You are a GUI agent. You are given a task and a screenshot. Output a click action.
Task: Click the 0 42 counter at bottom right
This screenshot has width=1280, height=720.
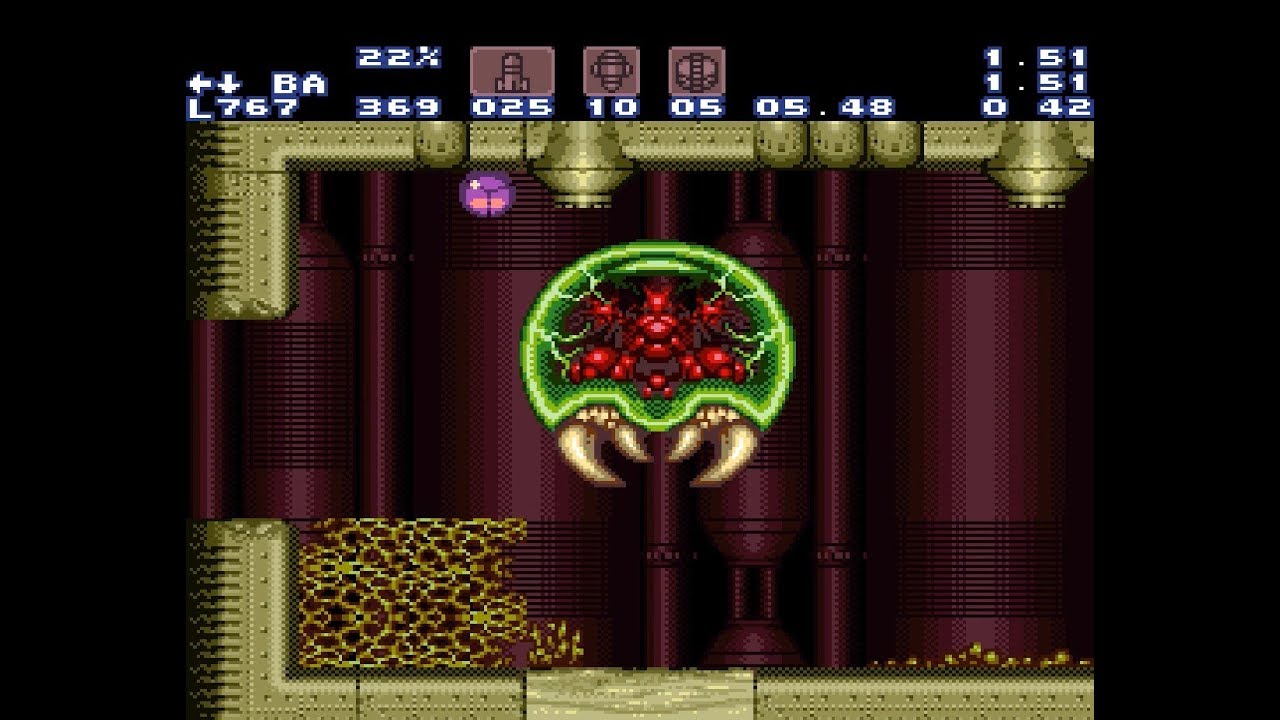pyautogui.click(x=1035, y=108)
